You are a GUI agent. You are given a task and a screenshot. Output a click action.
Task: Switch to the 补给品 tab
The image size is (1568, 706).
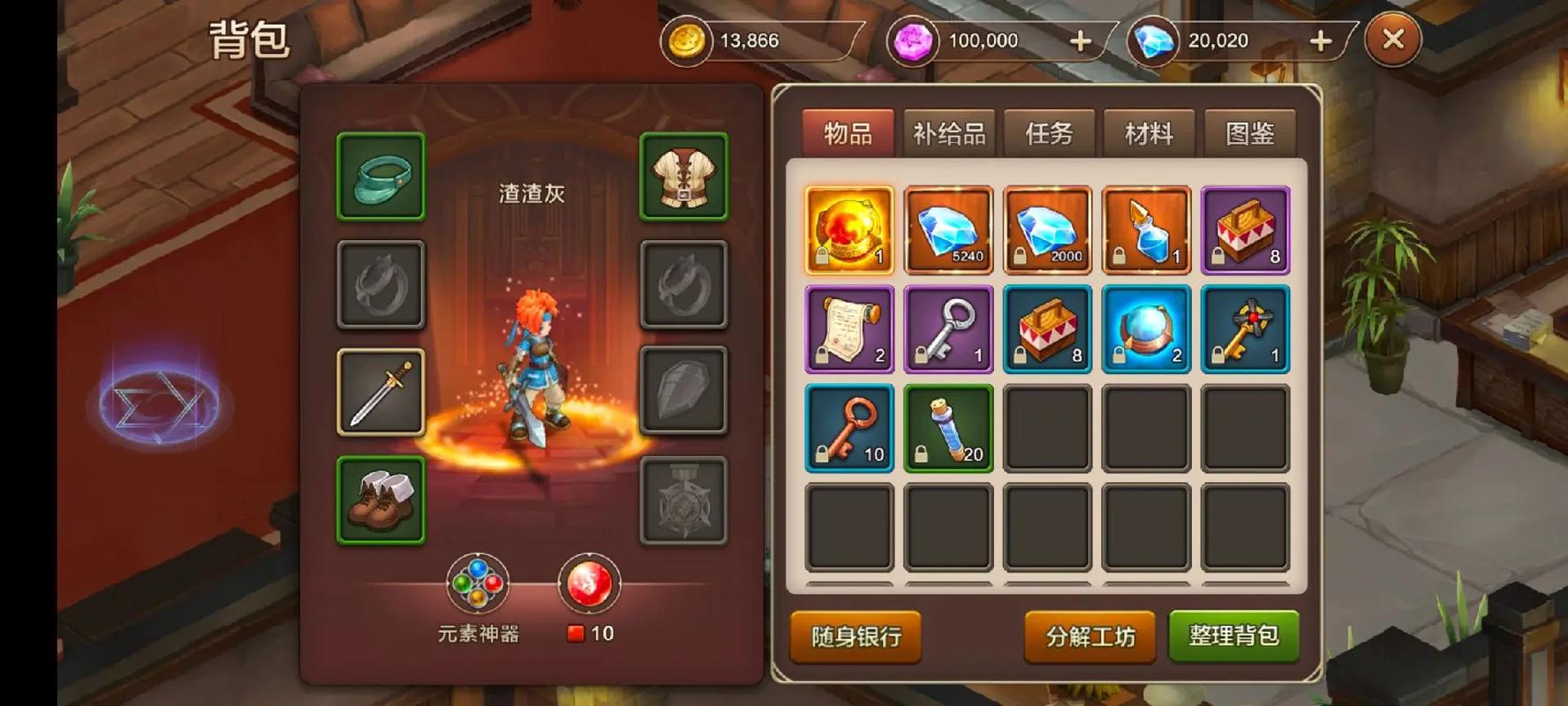[x=948, y=133]
